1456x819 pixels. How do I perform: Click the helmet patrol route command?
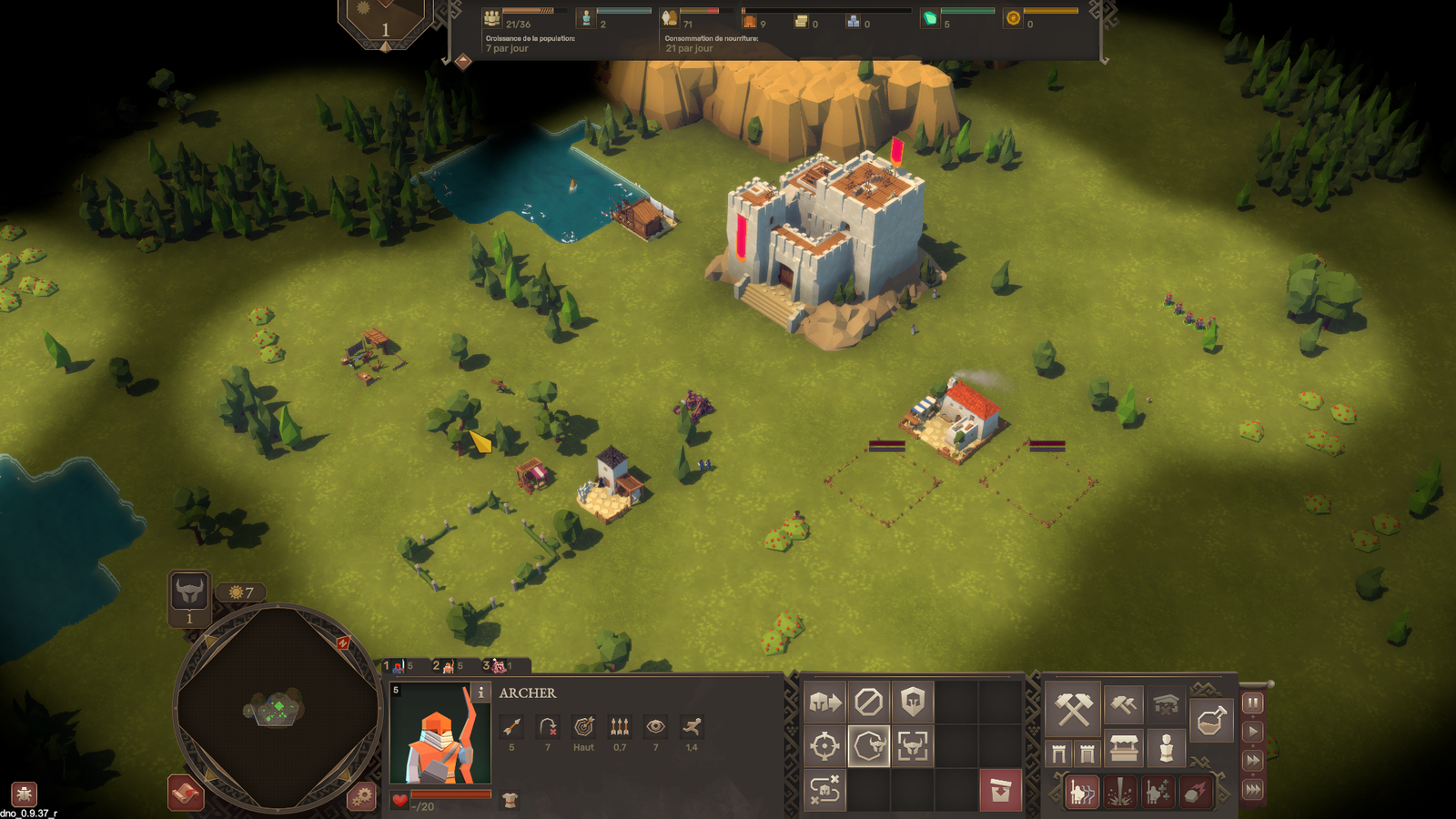[825, 791]
